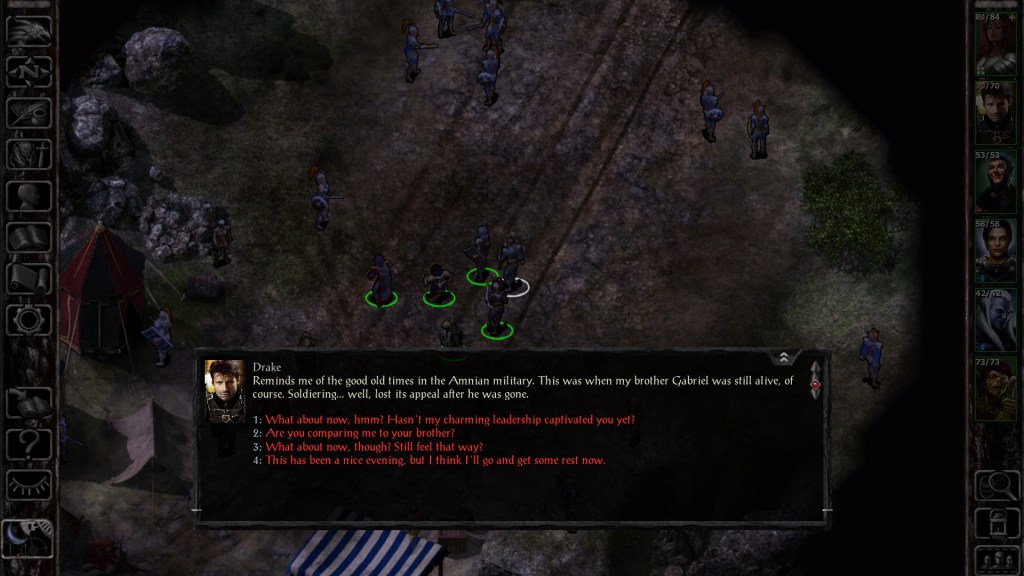1024x576 pixels.
Task: Choose reply to go and get some rest
Action: point(435,460)
